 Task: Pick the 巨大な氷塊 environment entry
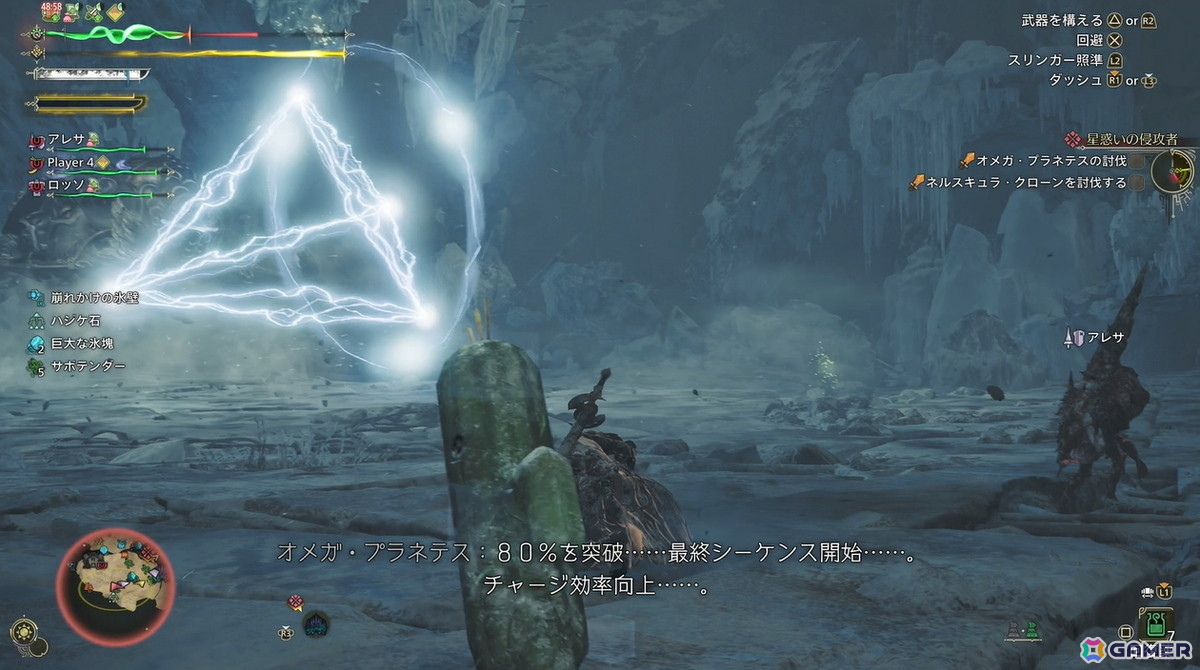pos(81,343)
